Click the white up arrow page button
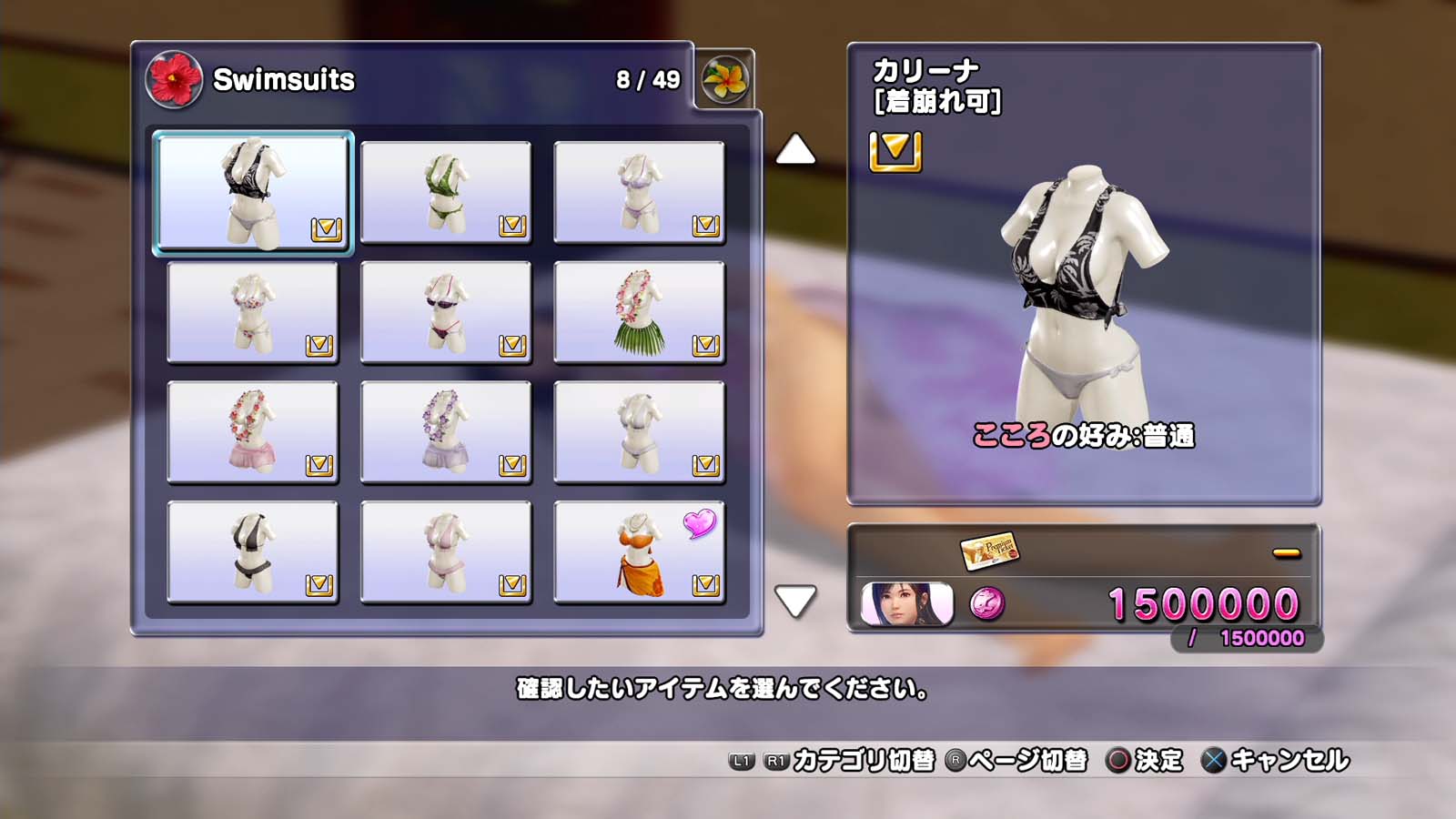 (x=795, y=150)
